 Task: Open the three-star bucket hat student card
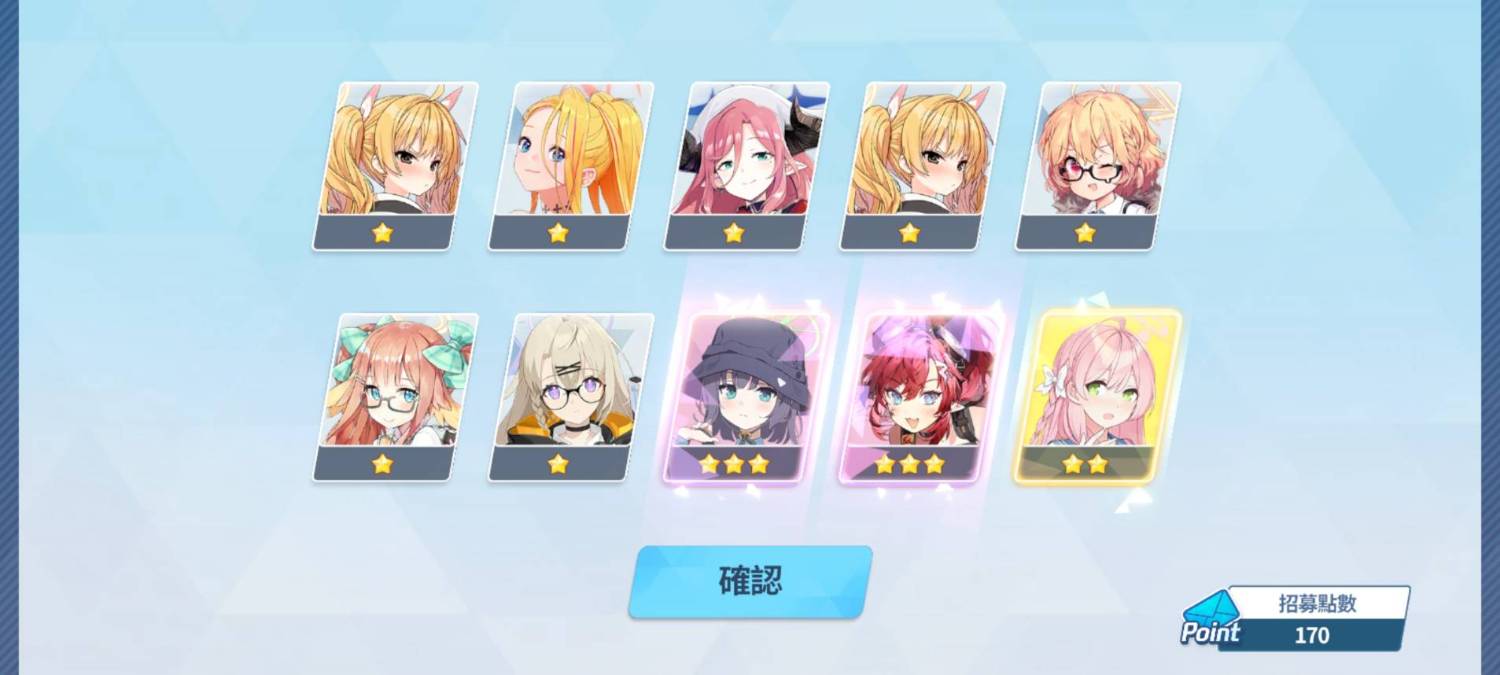[747, 396]
